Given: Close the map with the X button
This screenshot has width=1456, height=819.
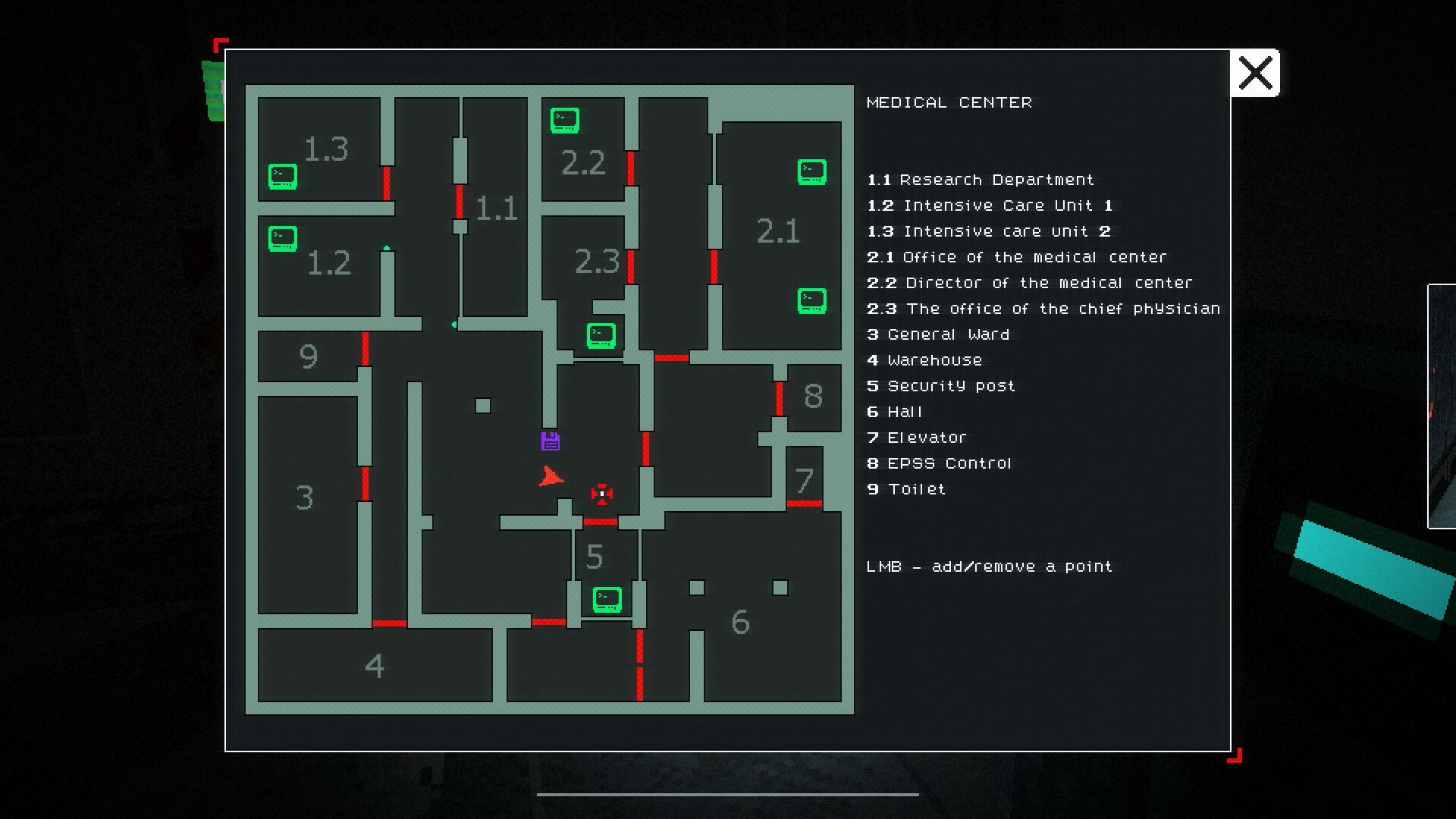Looking at the screenshot, I should click(1255, 73).
